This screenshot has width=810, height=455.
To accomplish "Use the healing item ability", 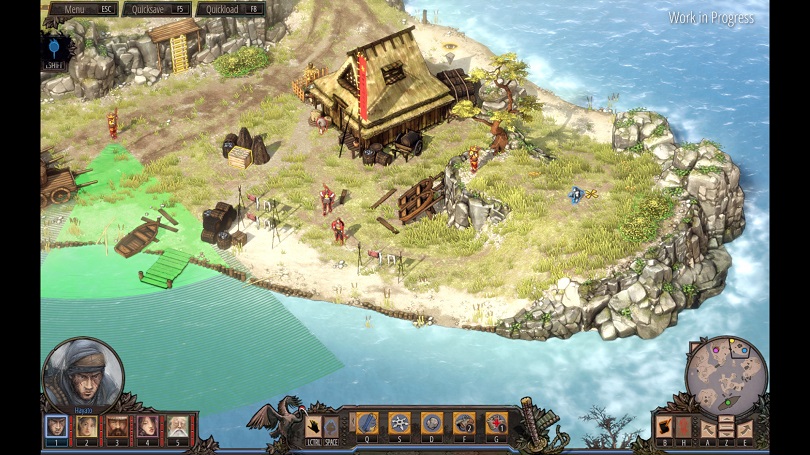I will [495, 422].
